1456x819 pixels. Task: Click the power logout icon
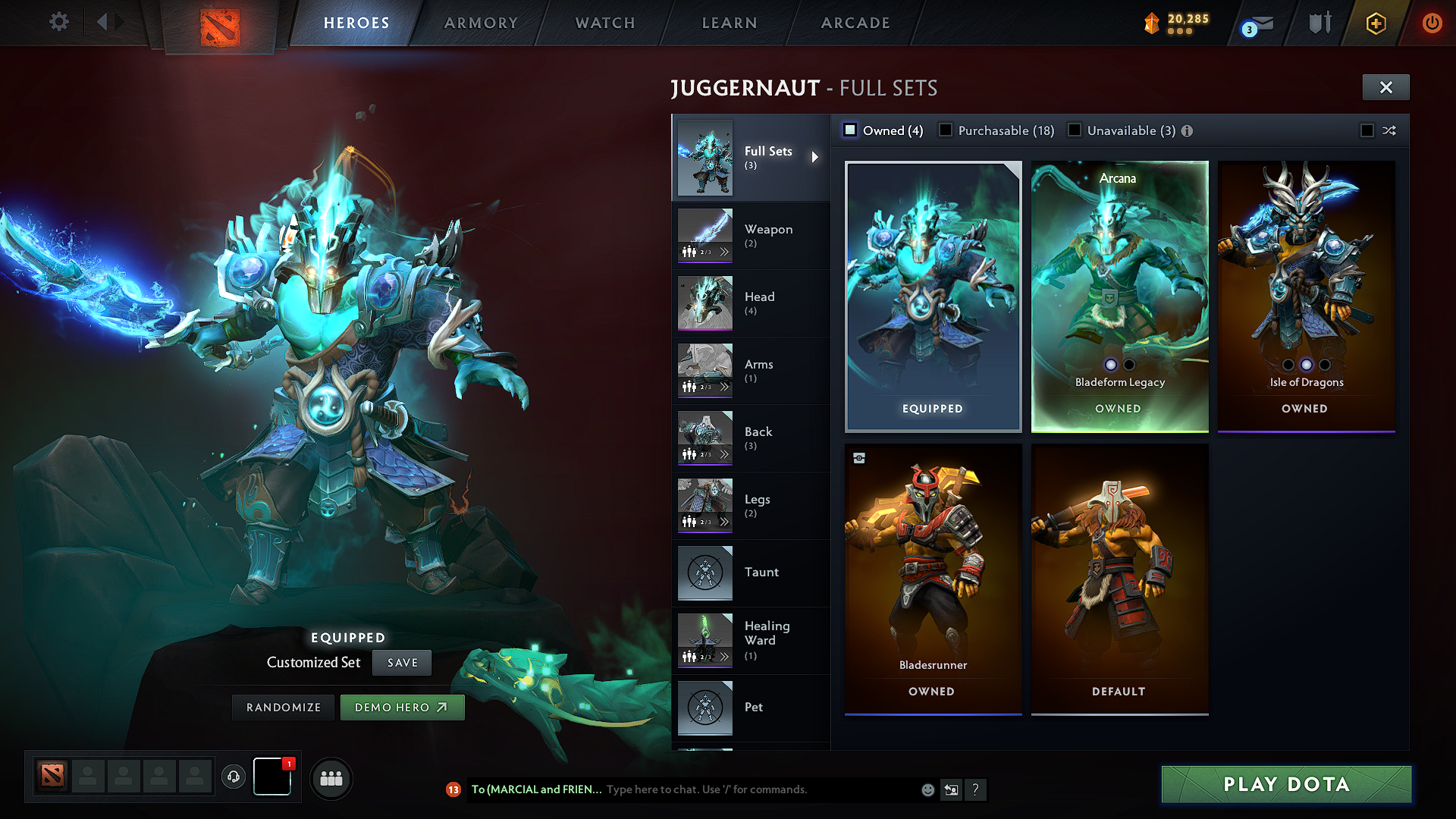coord(1432,23)
